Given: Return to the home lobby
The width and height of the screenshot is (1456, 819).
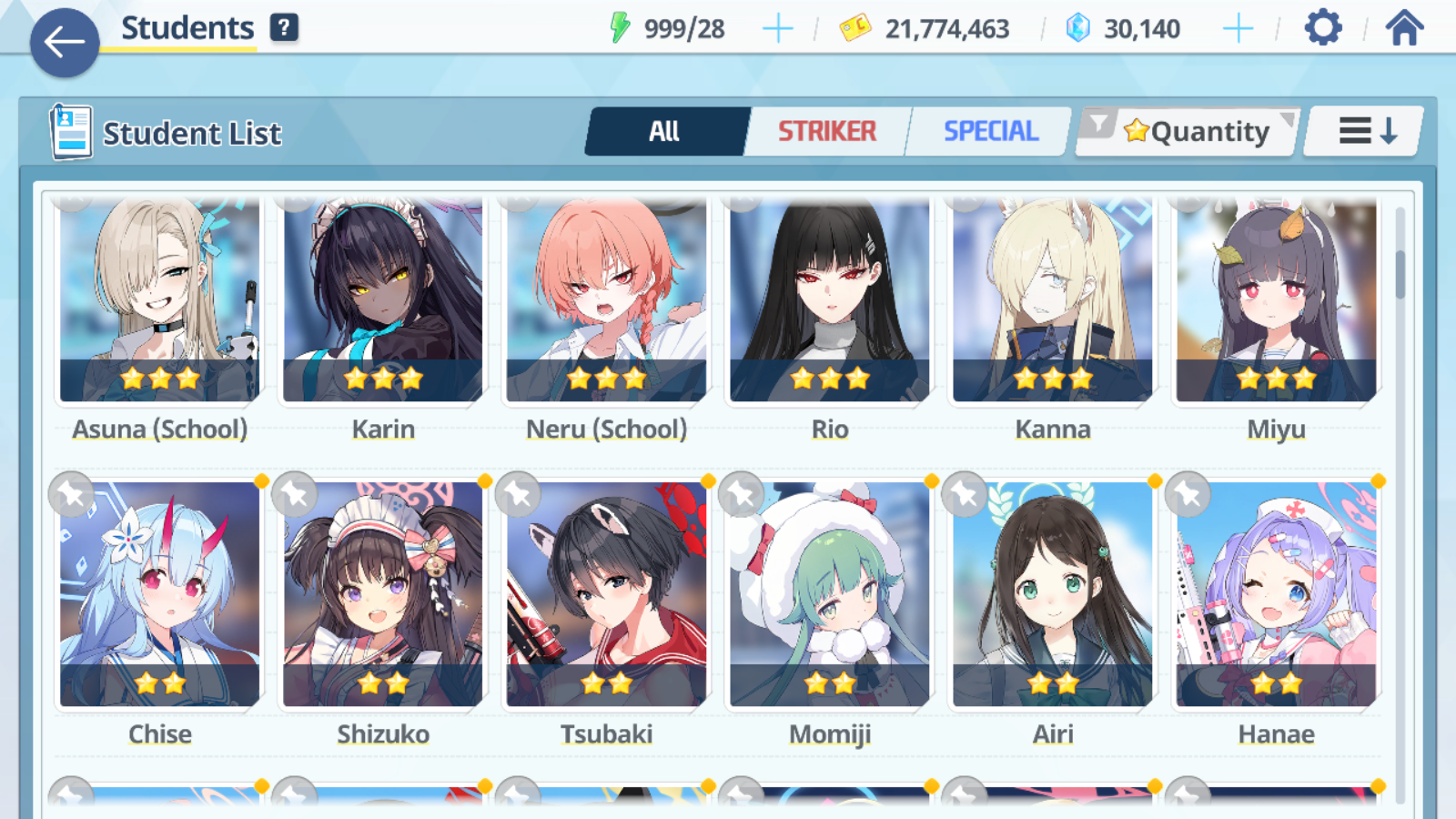Looking at the screenshot, I should [1404, 28].
